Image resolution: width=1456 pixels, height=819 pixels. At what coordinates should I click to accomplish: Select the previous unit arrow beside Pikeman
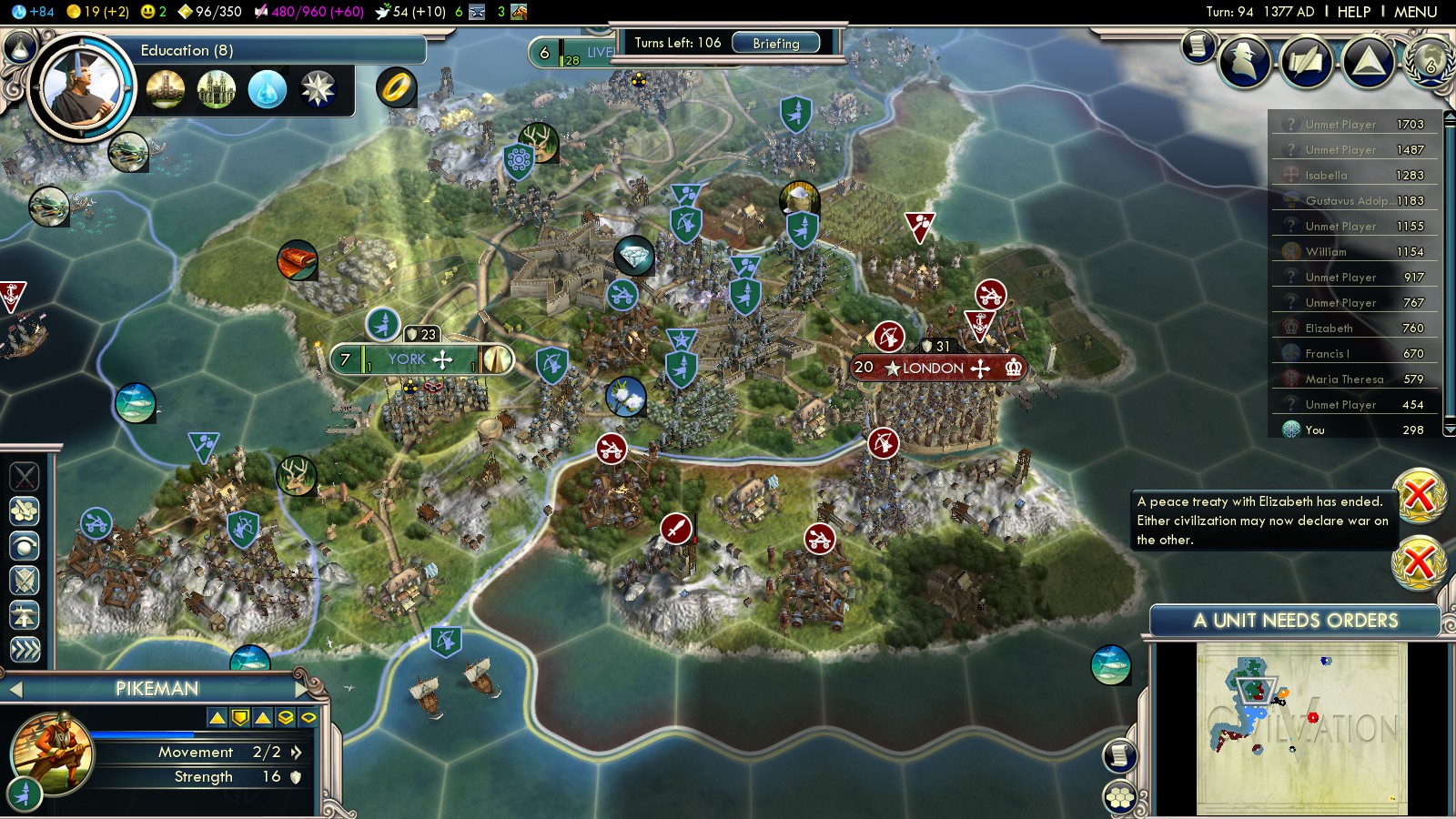click(x=15, y=690)
